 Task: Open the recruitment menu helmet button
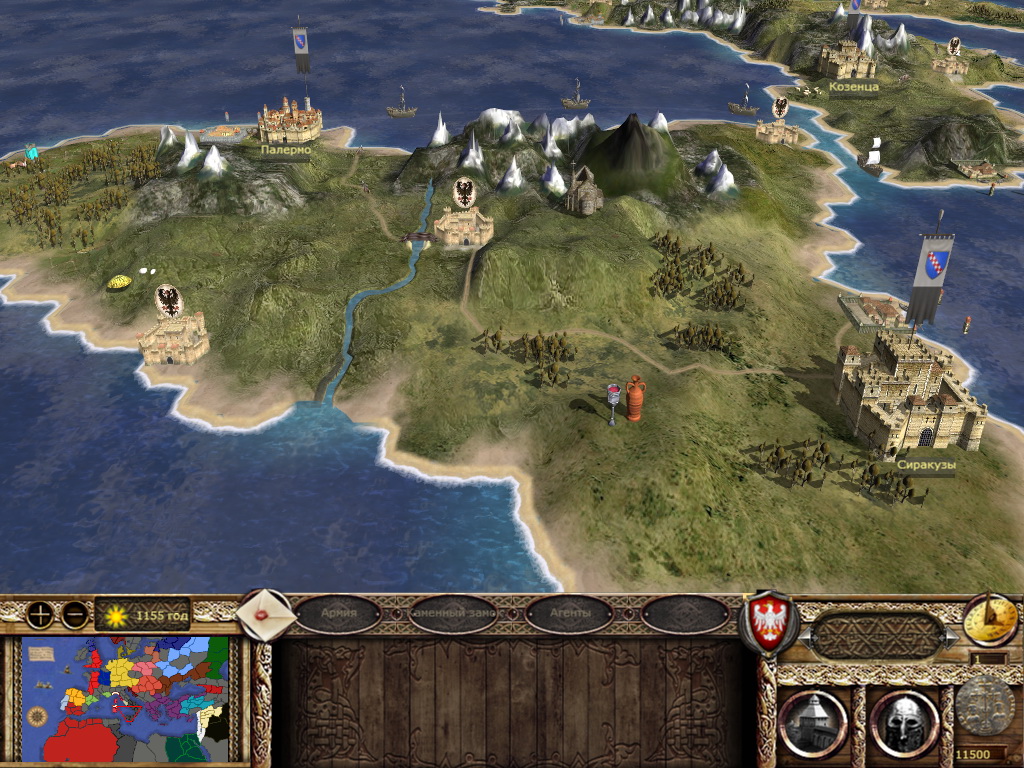pos(903,722)
